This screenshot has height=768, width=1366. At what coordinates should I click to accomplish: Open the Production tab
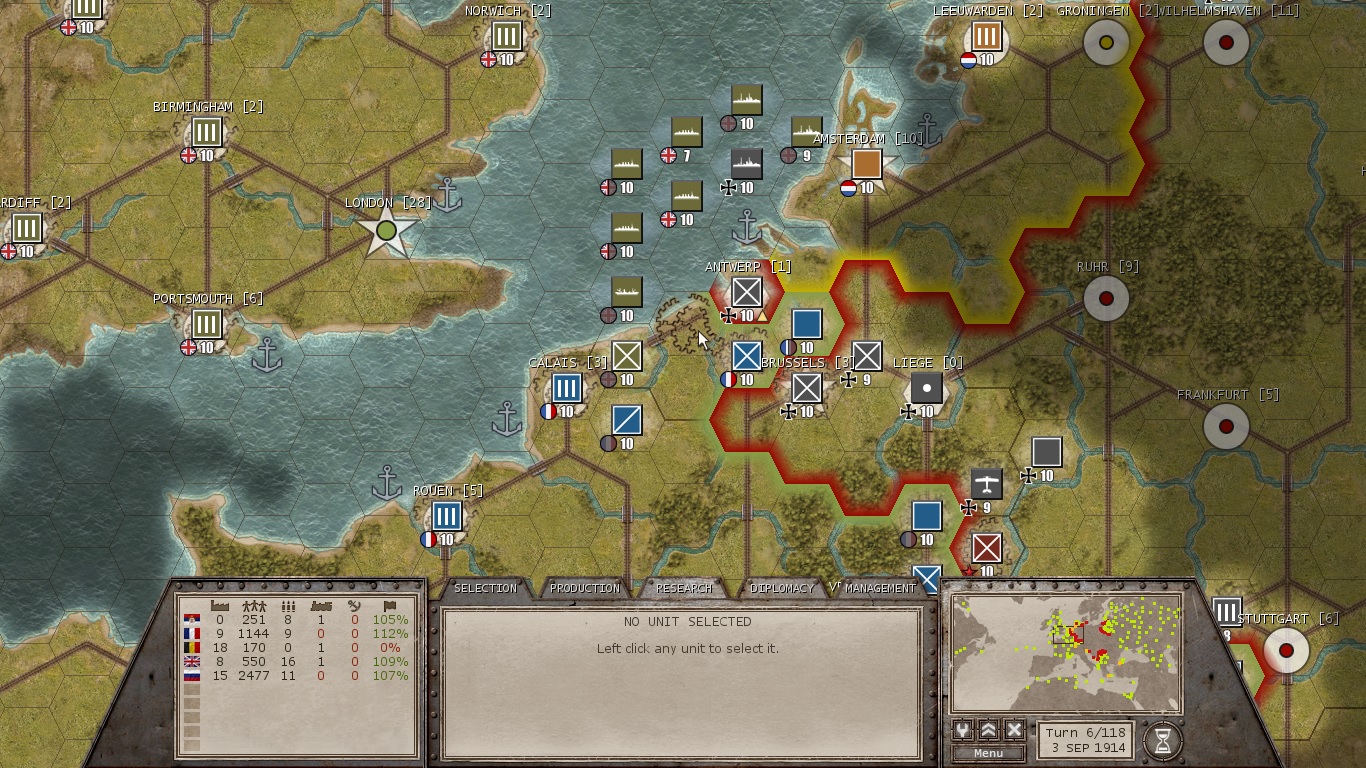[x=585, y=588]
